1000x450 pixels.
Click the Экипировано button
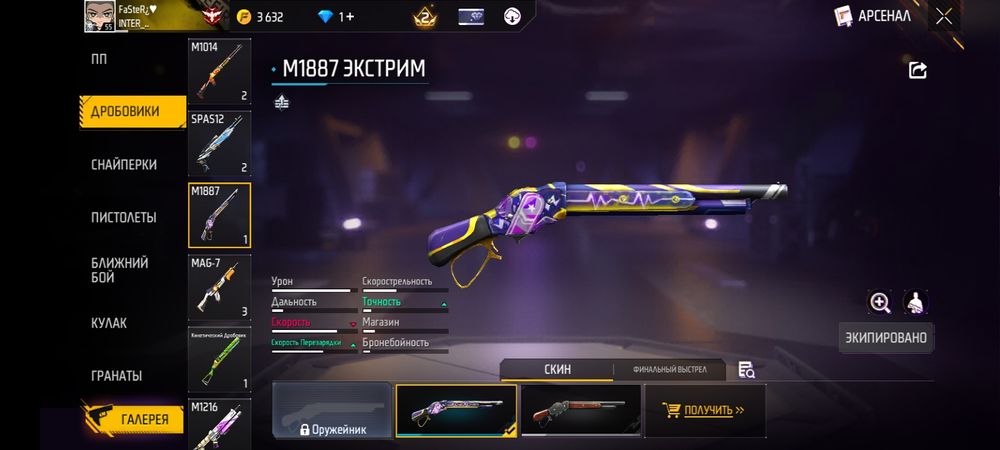click(x=886, y=338)
